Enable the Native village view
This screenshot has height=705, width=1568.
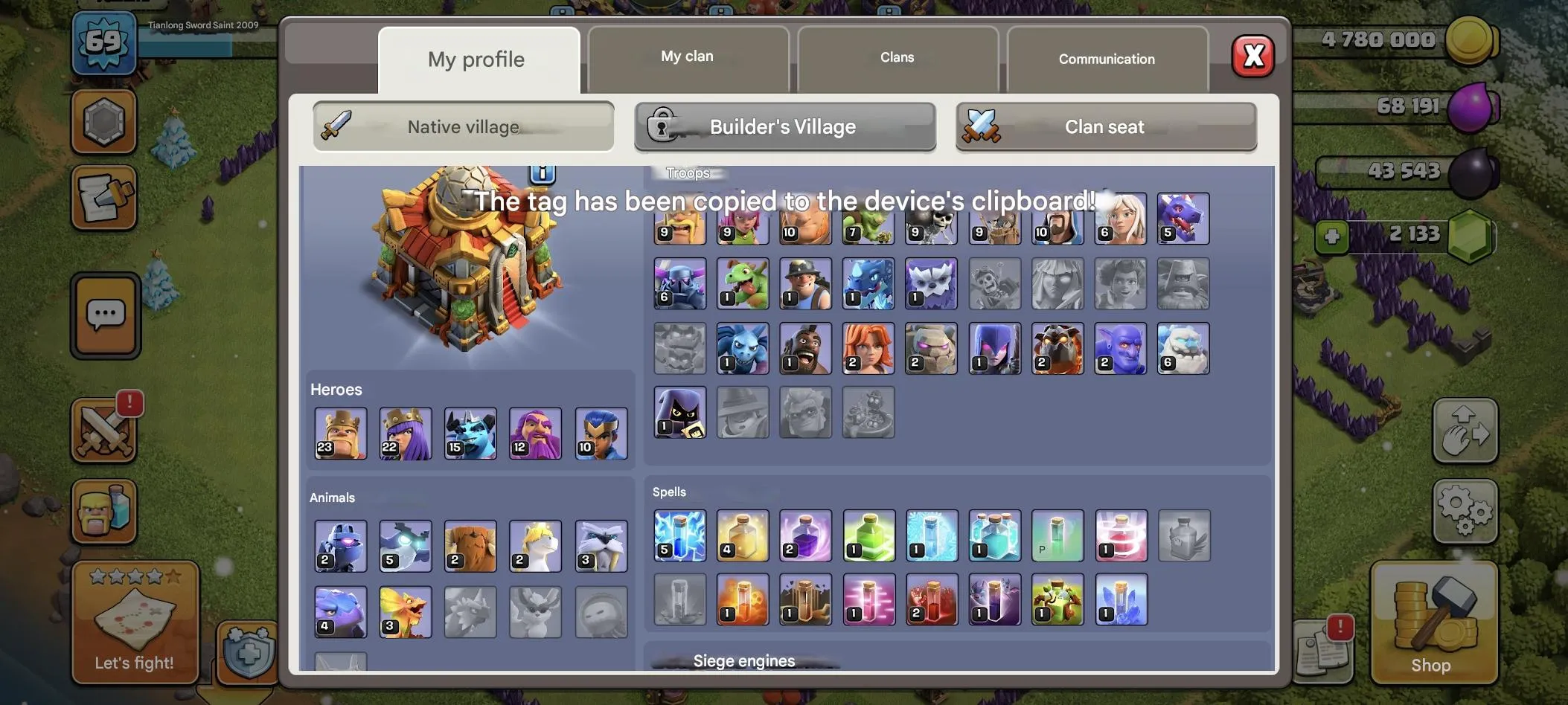462,126
